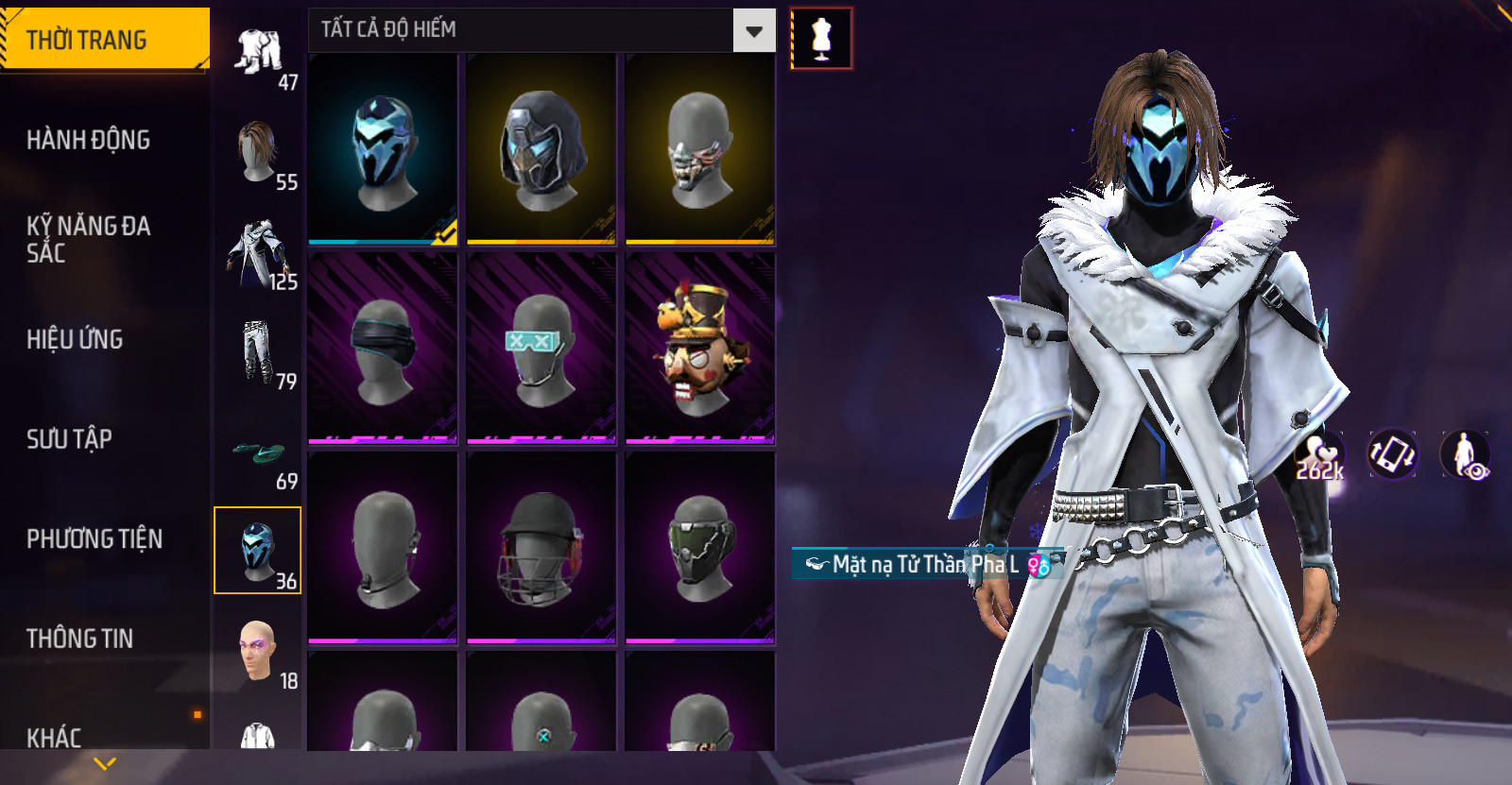The height and width of the screenshot is (785, 1512).
Task: Pick the pants category showing 79
Action: point(258,352)
